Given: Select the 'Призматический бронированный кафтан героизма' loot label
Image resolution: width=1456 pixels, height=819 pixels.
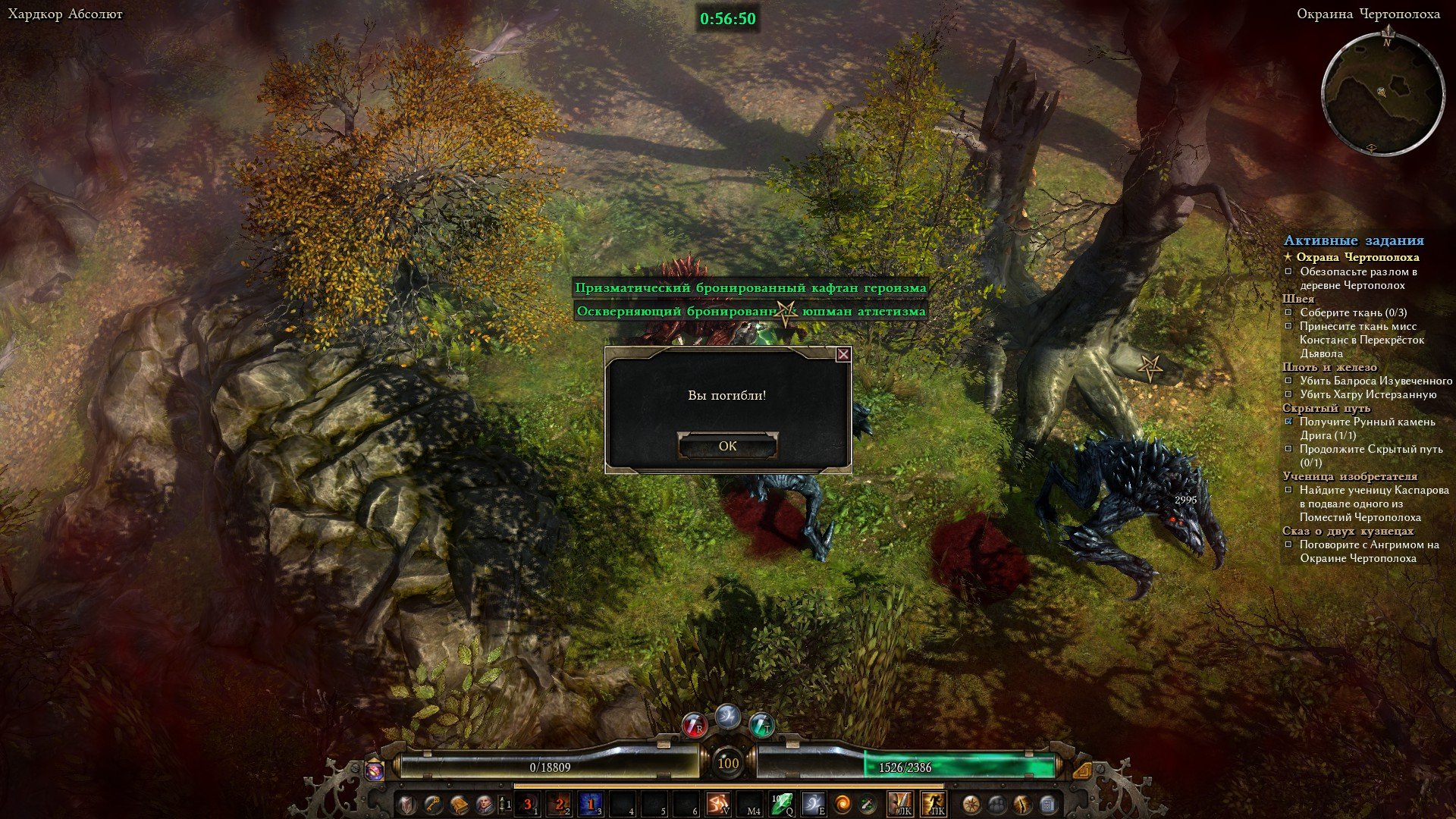Looking at the screenshot, I should [750, 288].
